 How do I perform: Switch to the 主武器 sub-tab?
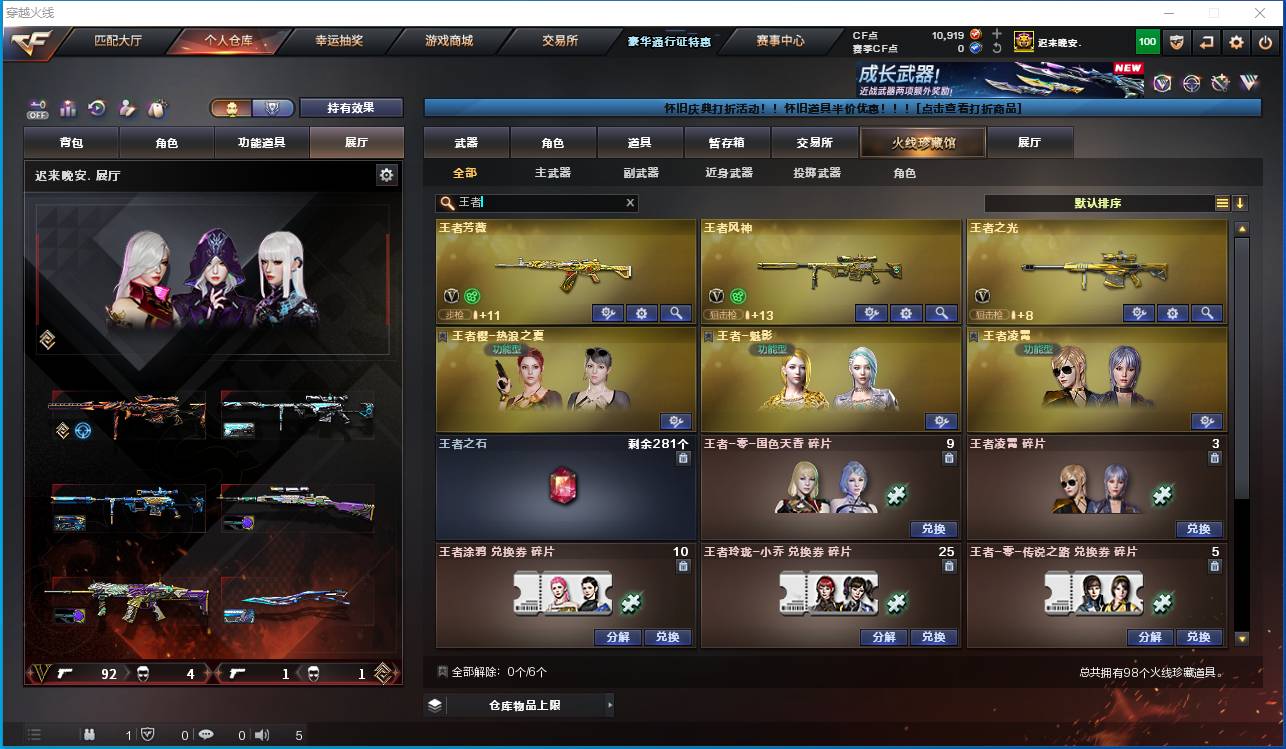click(x=554, y=172)
